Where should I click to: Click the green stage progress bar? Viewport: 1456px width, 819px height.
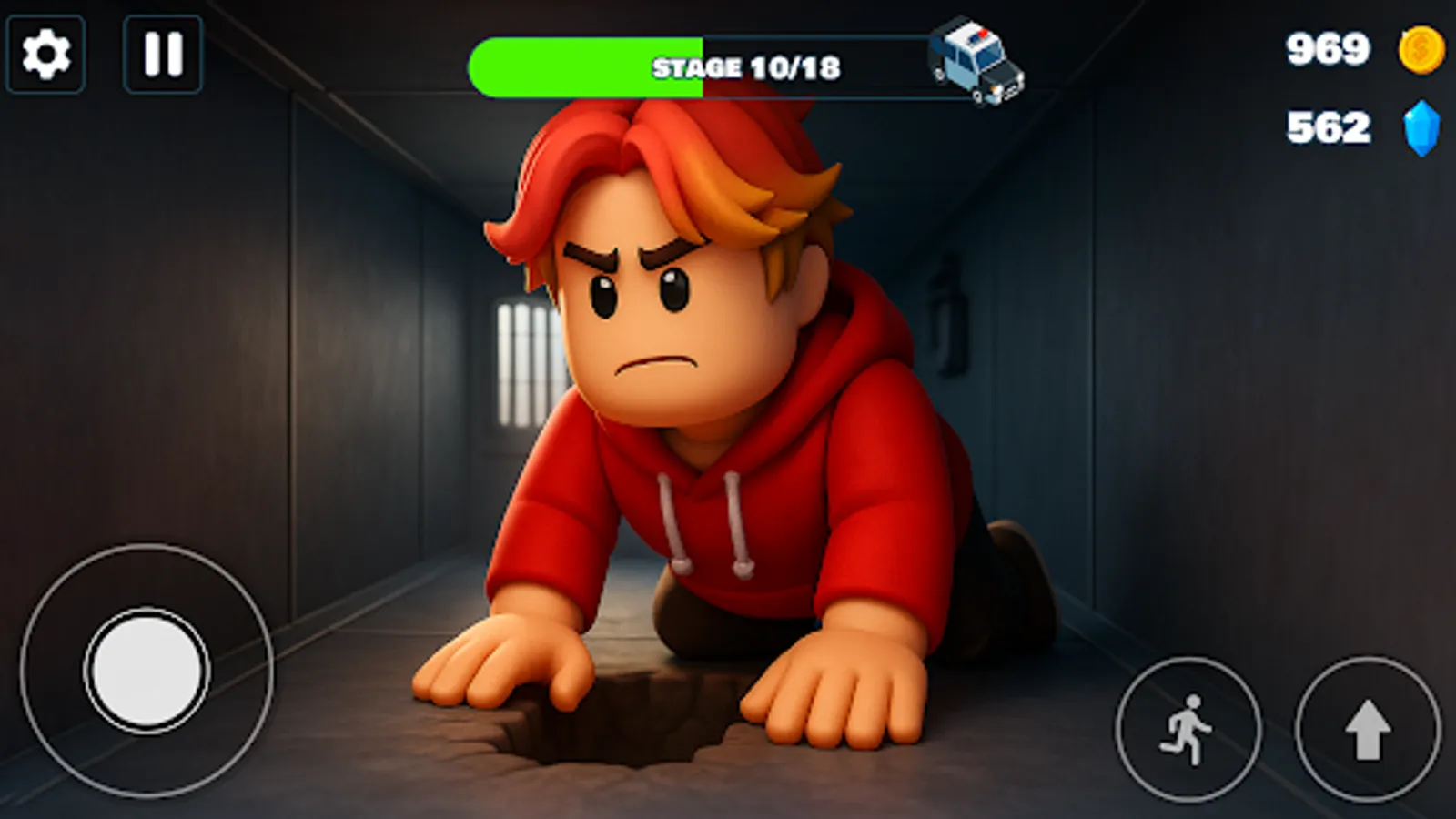[x=582, y=66]
